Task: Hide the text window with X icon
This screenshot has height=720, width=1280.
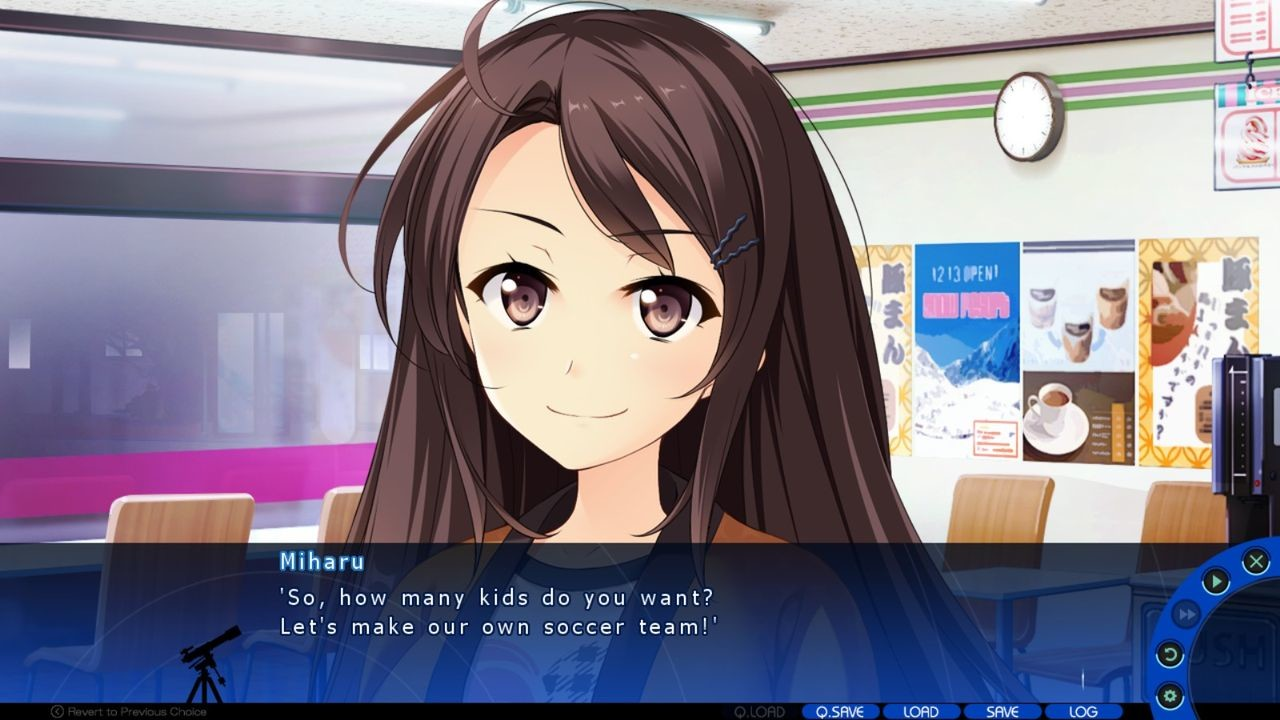Action: click(1256, 561)
